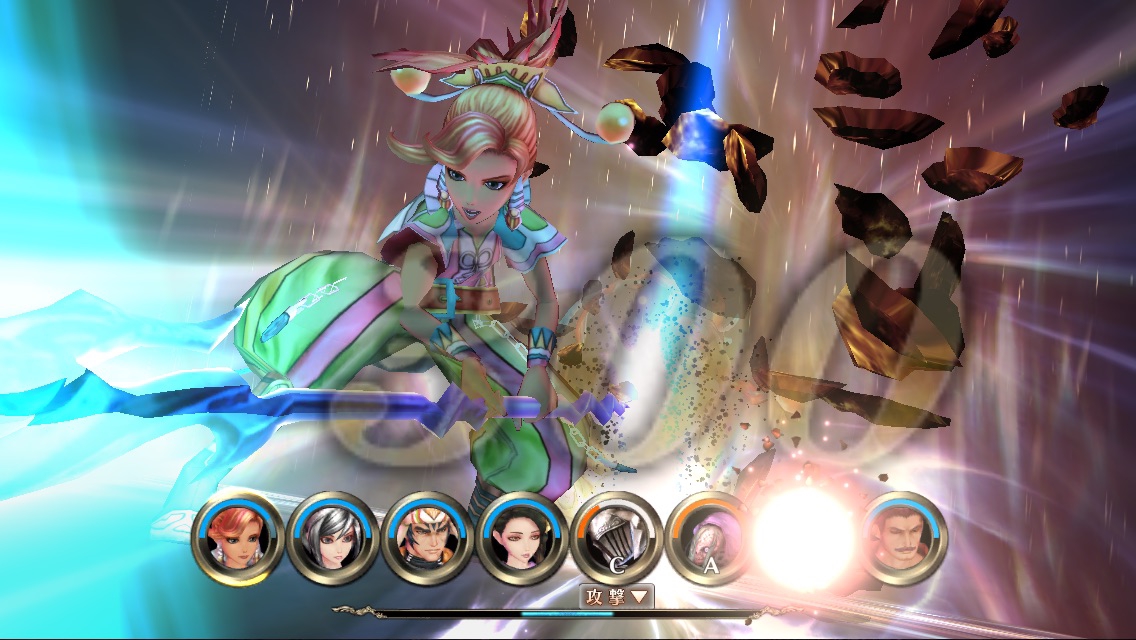Select the mustached man portrait
Screen dimensions: 1136x640
(x=903, y=537)
